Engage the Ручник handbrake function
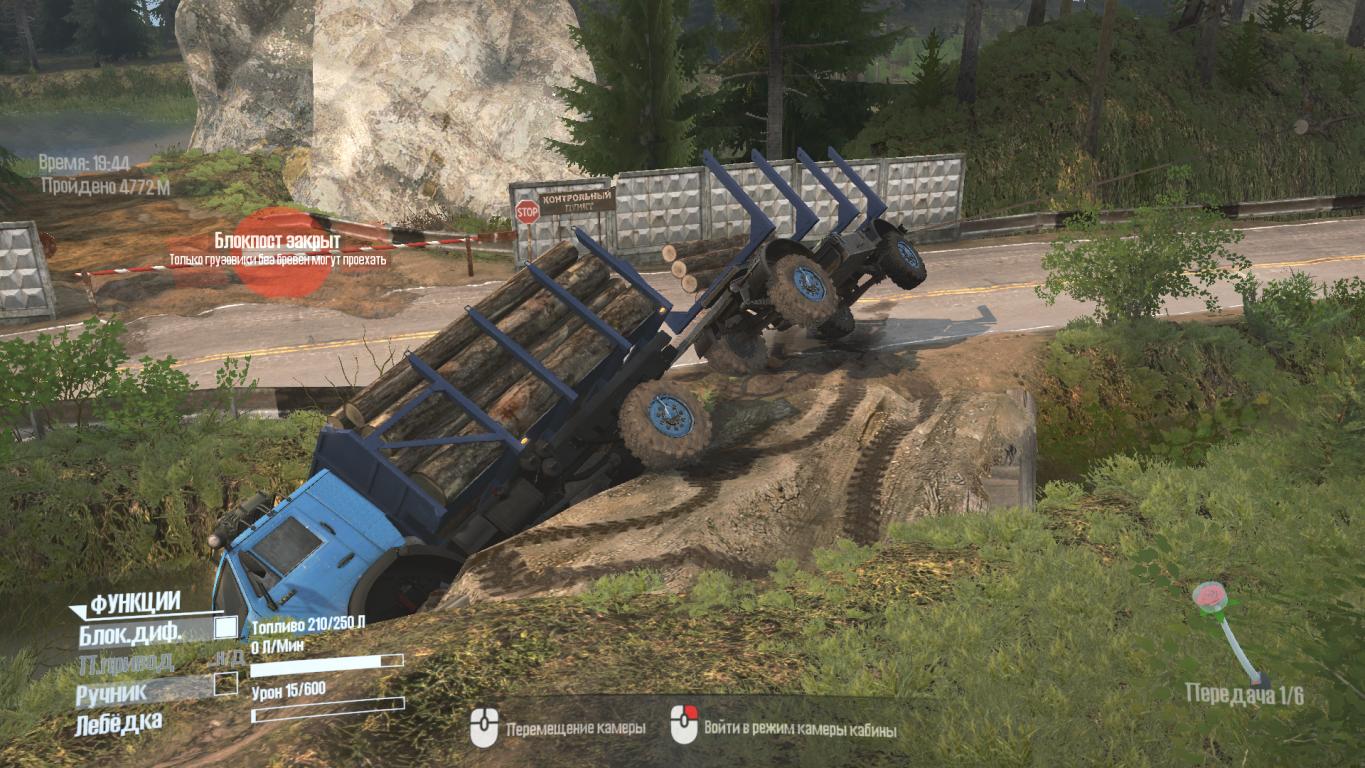 coord(226,684)
